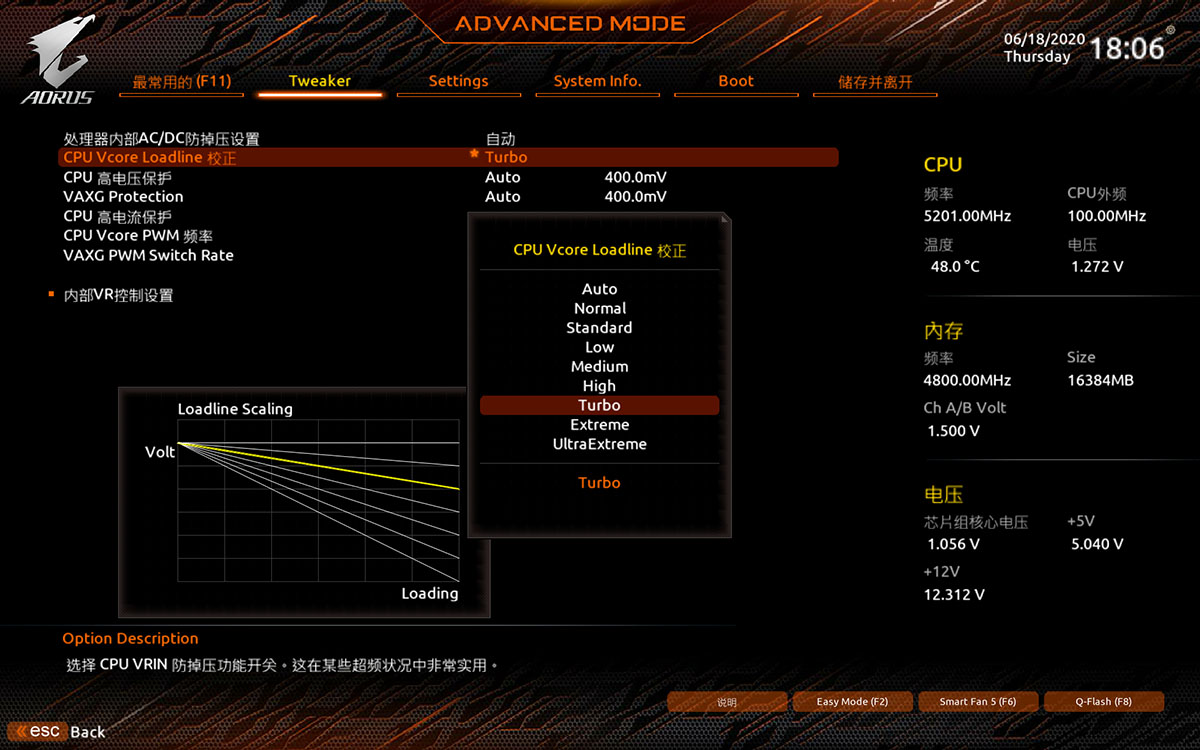Viewport: 1200px width, 750px height.
Task: Open the 最常用的 (F11) tab
Action: 181,82
